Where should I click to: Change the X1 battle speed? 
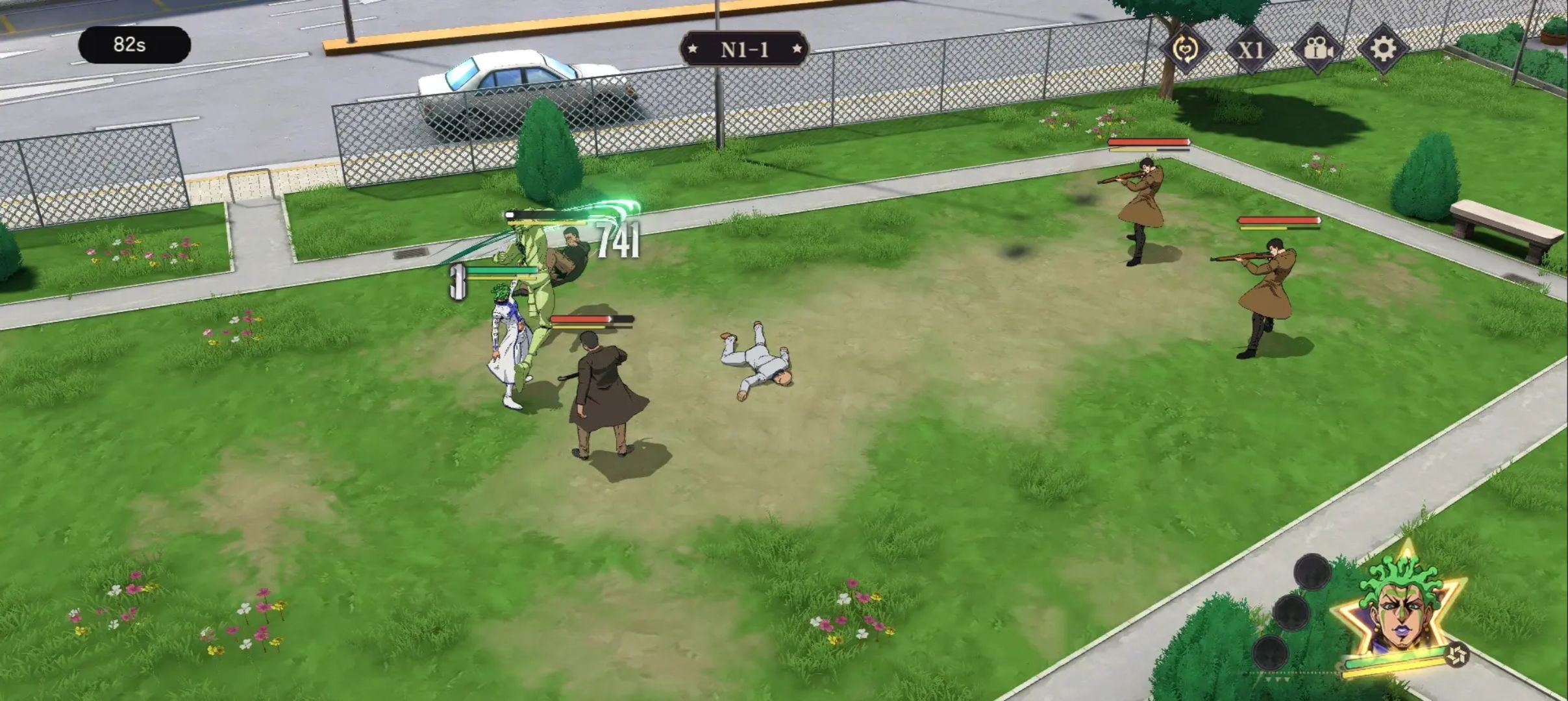click(x=1251, y=49)
